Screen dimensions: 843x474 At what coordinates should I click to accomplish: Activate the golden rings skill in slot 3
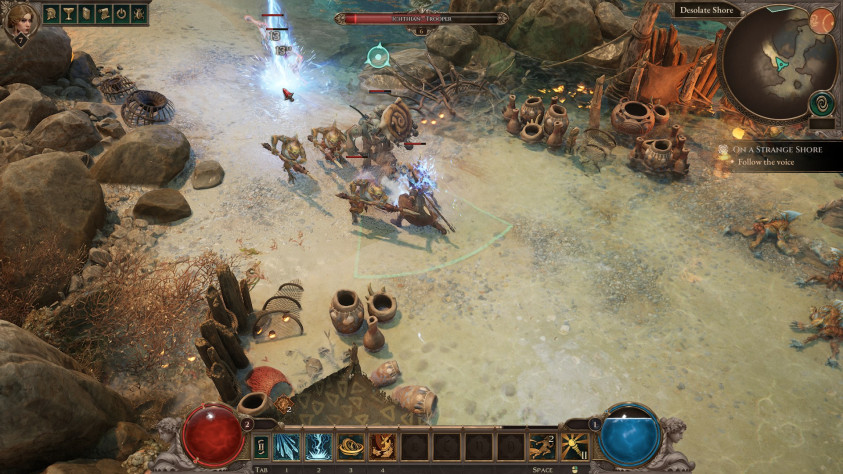point(351,446)
